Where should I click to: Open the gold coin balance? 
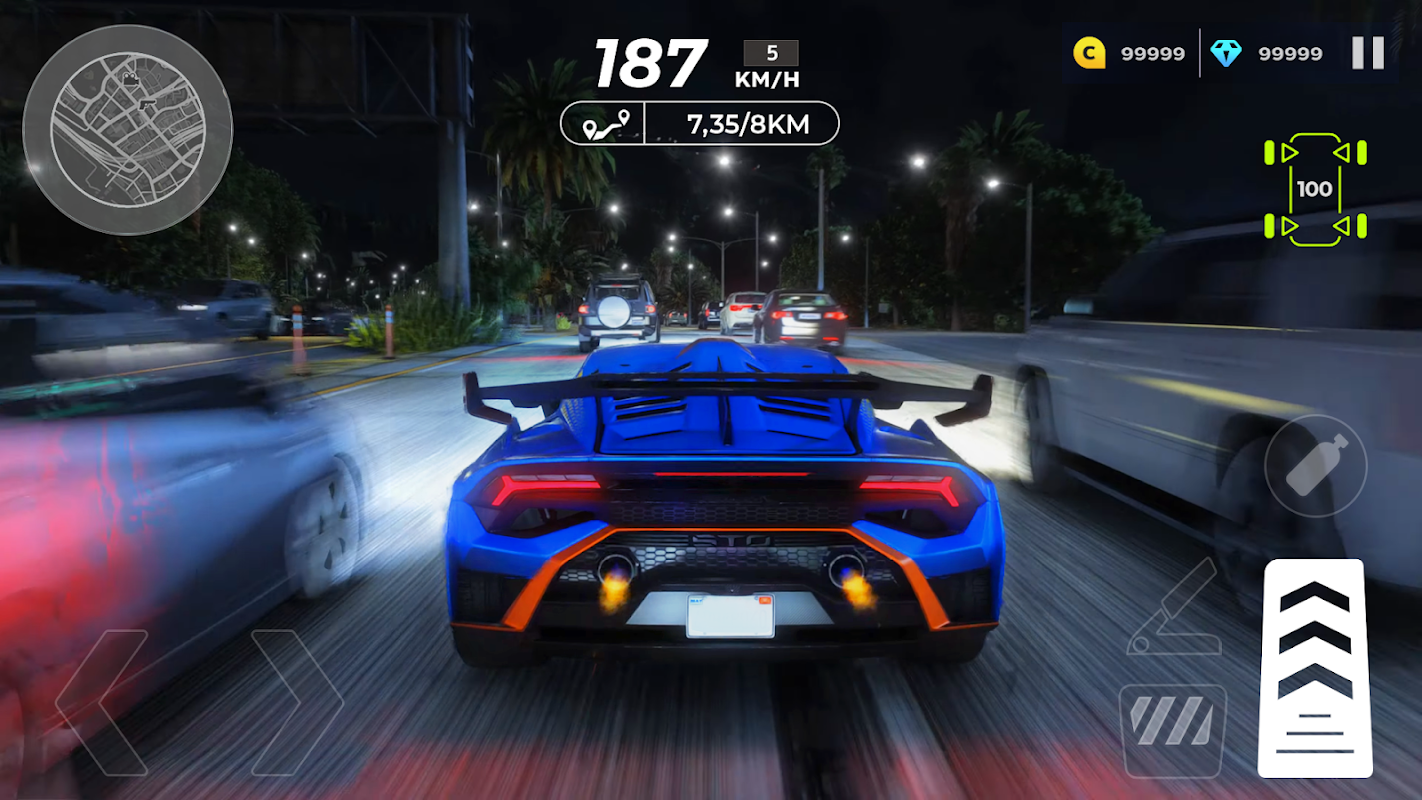coord(1129,53)
